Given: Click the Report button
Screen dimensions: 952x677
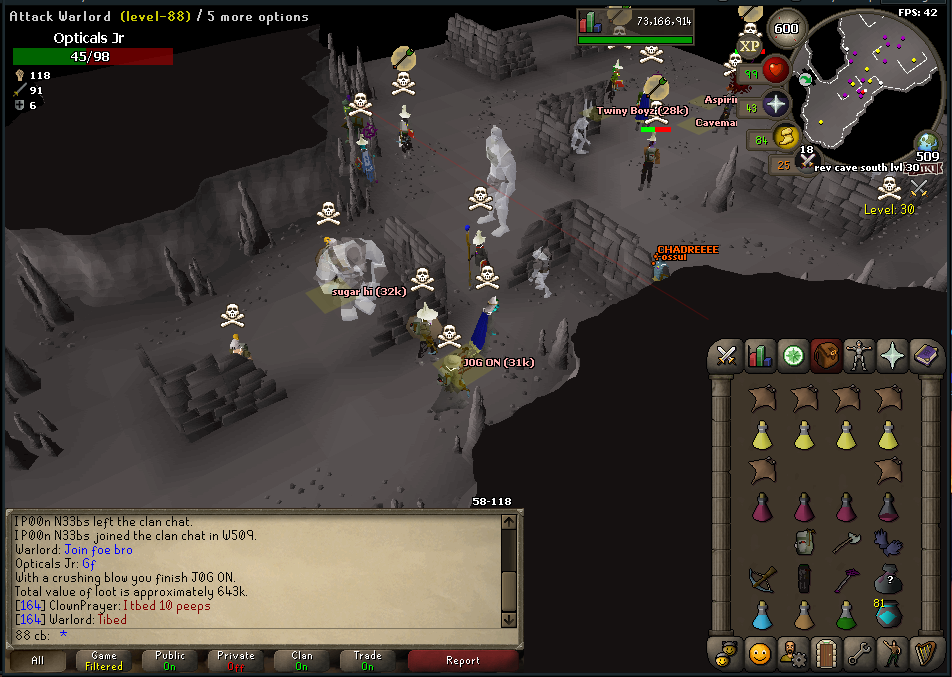Looking at the screenshot, I should click(463, 660).
